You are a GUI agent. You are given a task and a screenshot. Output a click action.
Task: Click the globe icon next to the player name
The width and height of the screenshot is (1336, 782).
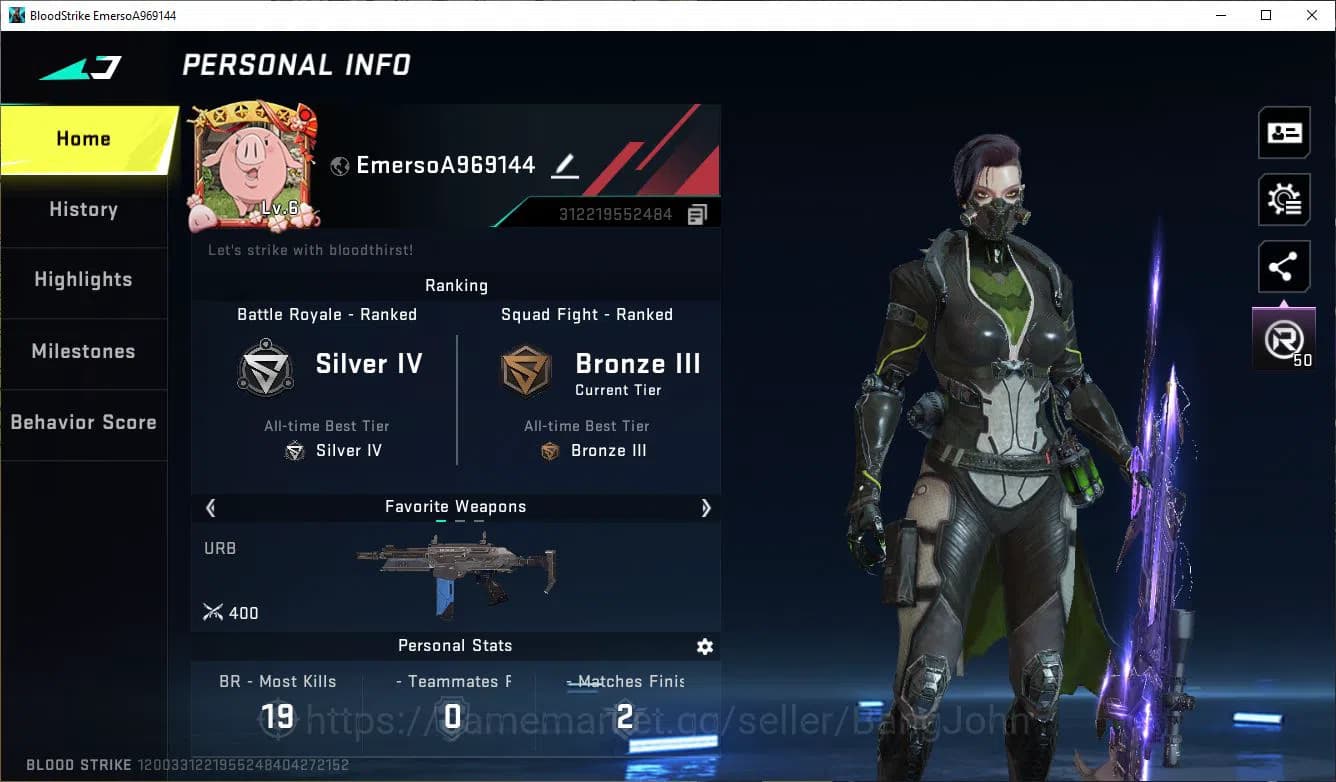point(338,165)
